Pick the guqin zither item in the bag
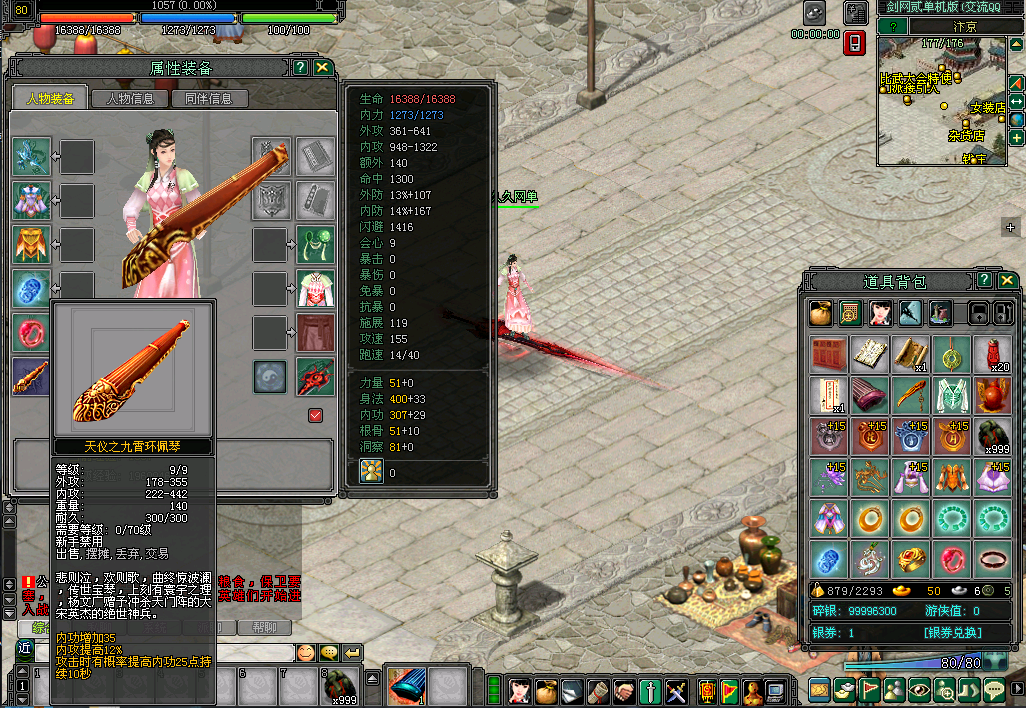 (870, 395)
